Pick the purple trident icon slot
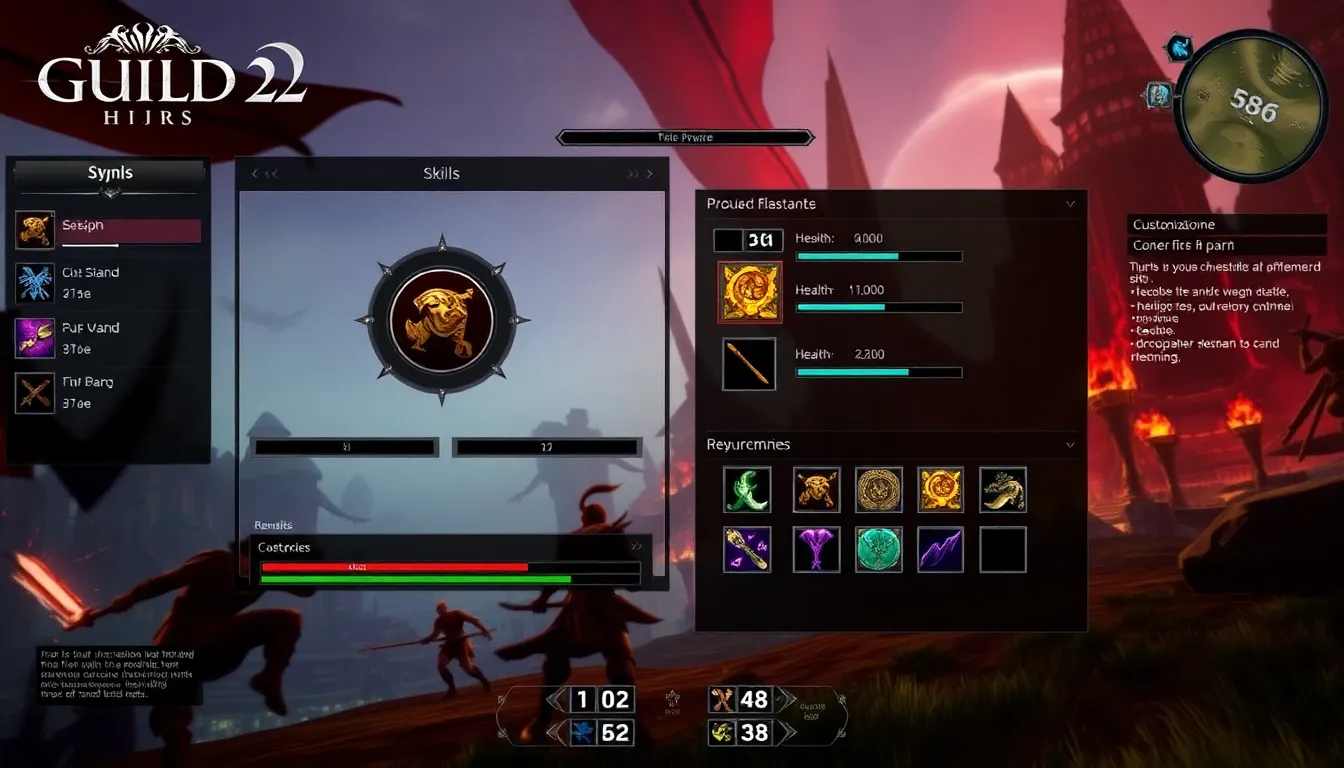The image size is (1344, 768). tap(816, 550)
